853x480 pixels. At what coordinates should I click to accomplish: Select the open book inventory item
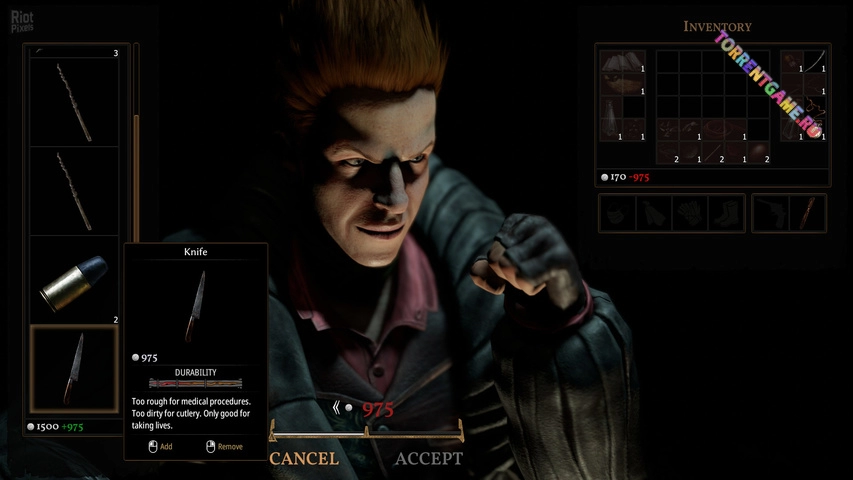pyautogui.click(x=623, y=67)
